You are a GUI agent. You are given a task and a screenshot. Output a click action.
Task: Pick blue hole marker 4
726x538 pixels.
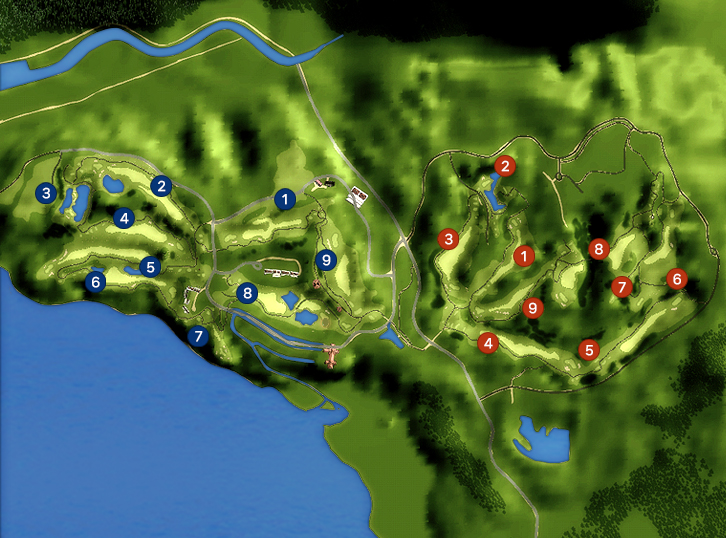tap(124, 217)
